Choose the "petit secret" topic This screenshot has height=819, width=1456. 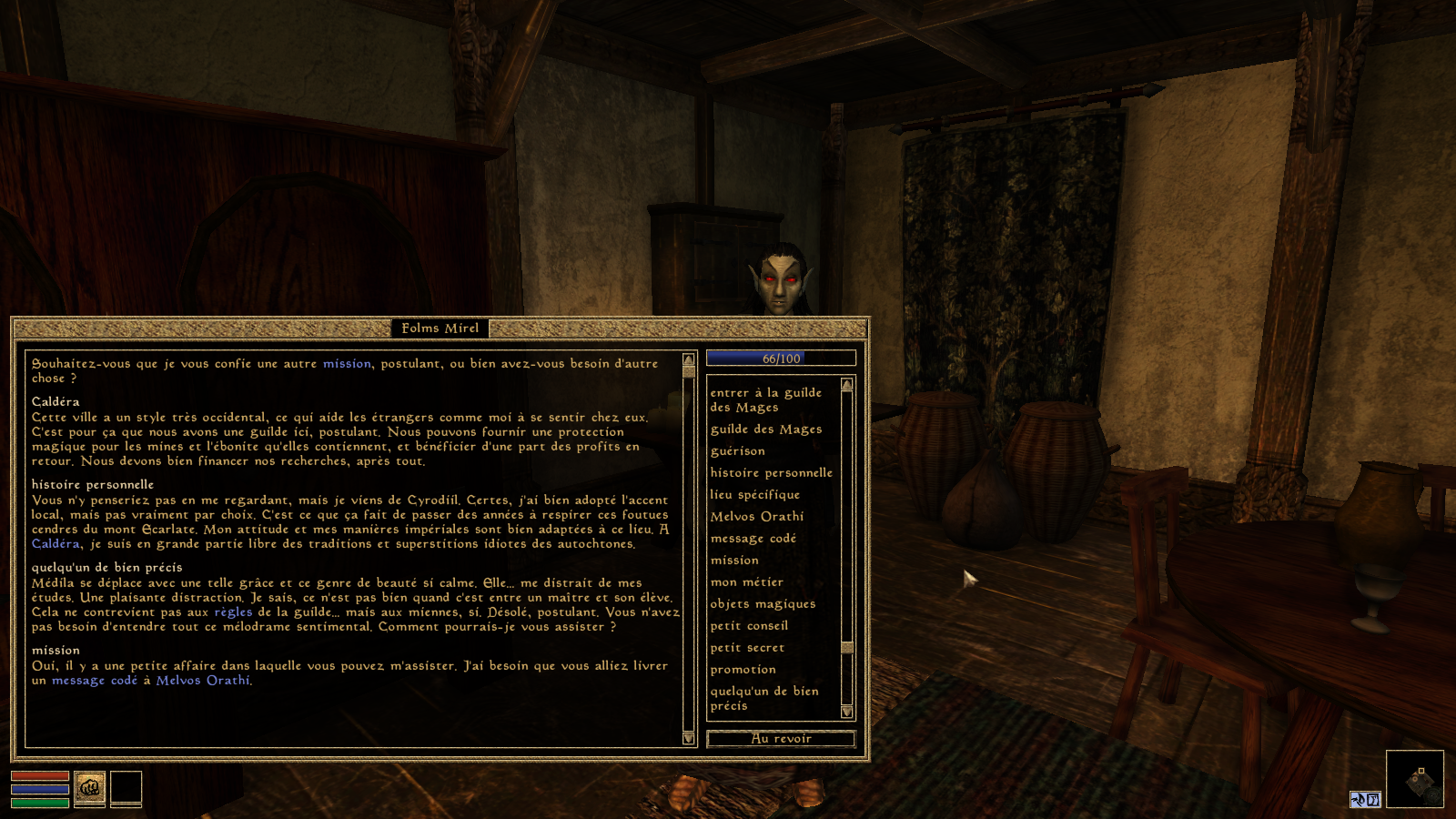click(747, 648)
